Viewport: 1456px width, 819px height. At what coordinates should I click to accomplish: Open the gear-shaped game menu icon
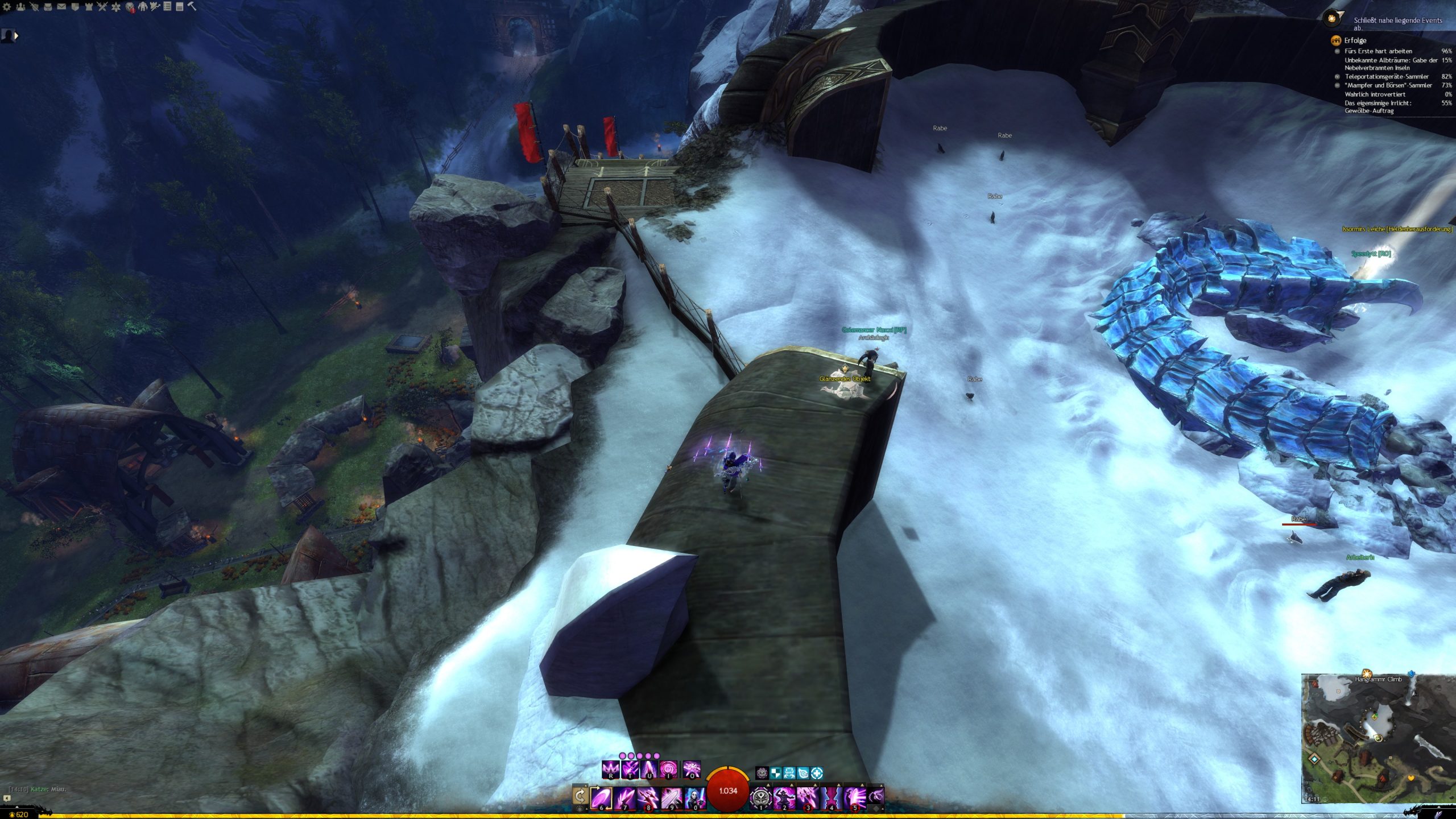click(7, 7)
